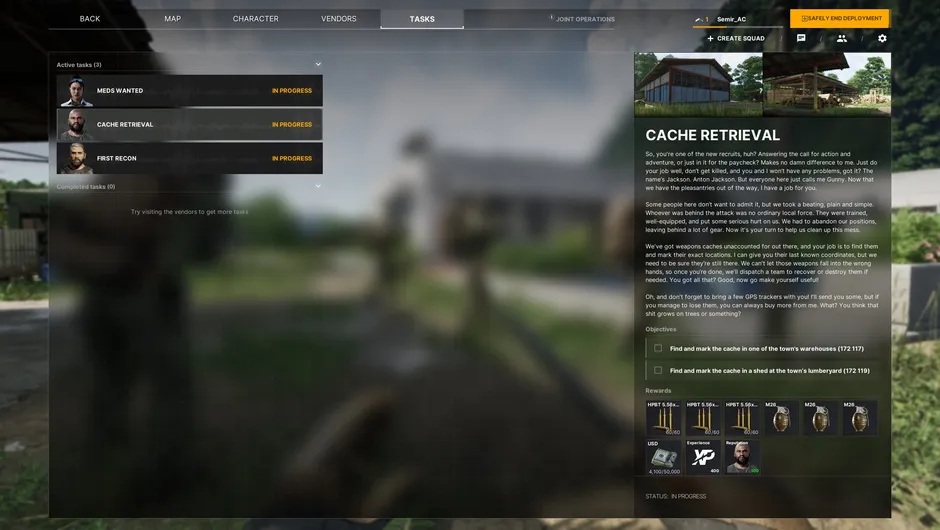The image size is (940, 530).
Task: Switch to the Character tab
Action: (x=256, y=19)
